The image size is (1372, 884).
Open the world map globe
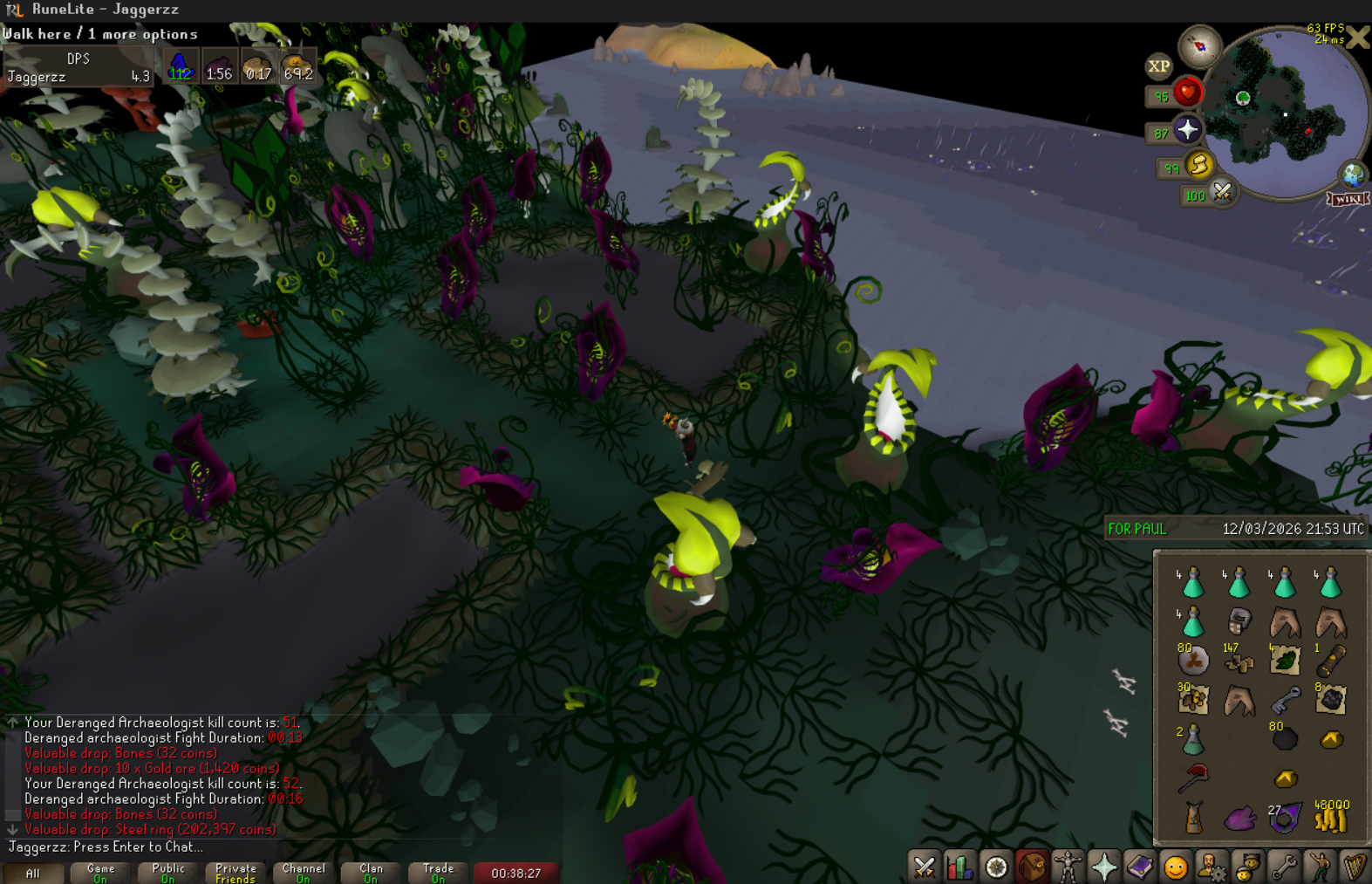coord(1353,175)
